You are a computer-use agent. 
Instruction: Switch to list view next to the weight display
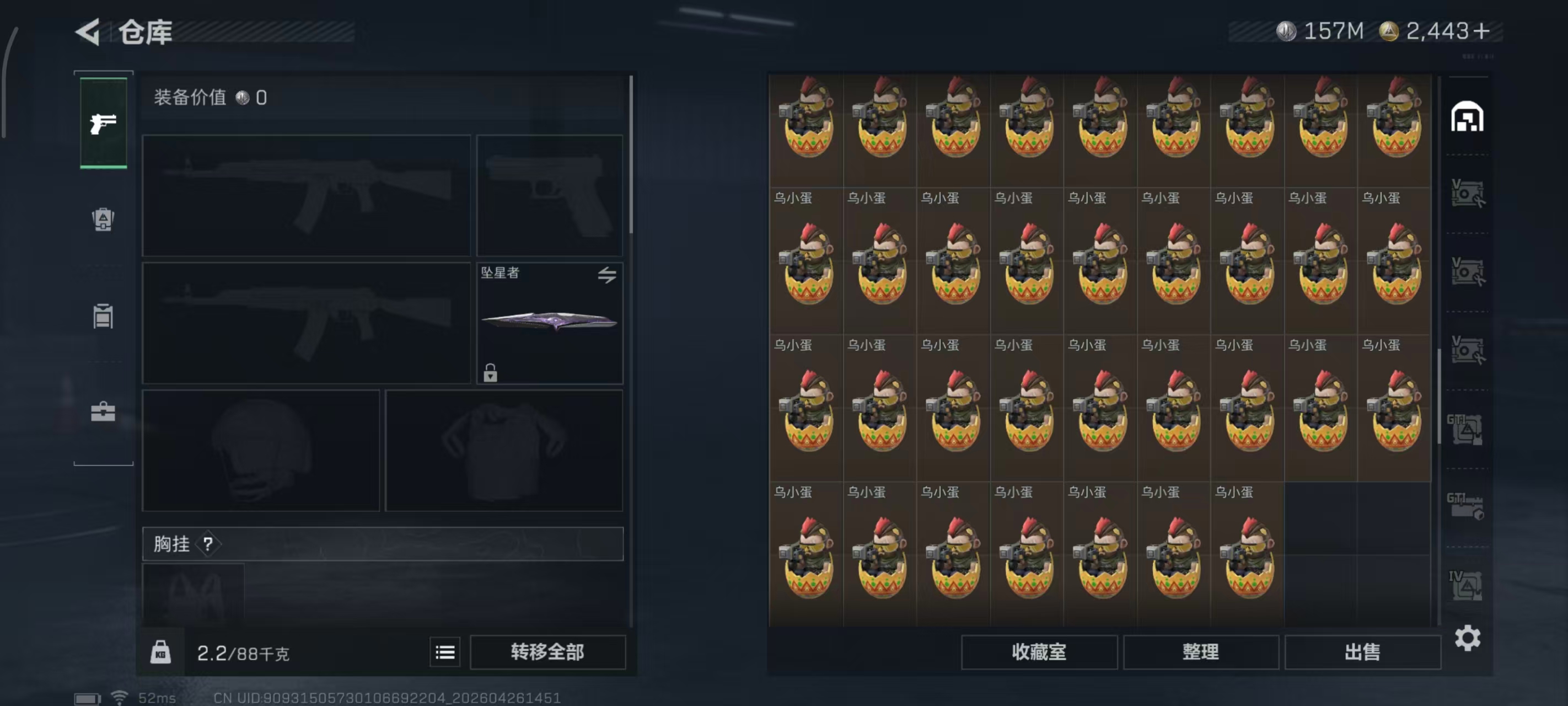pyautogui.click(x=445, y=651)
